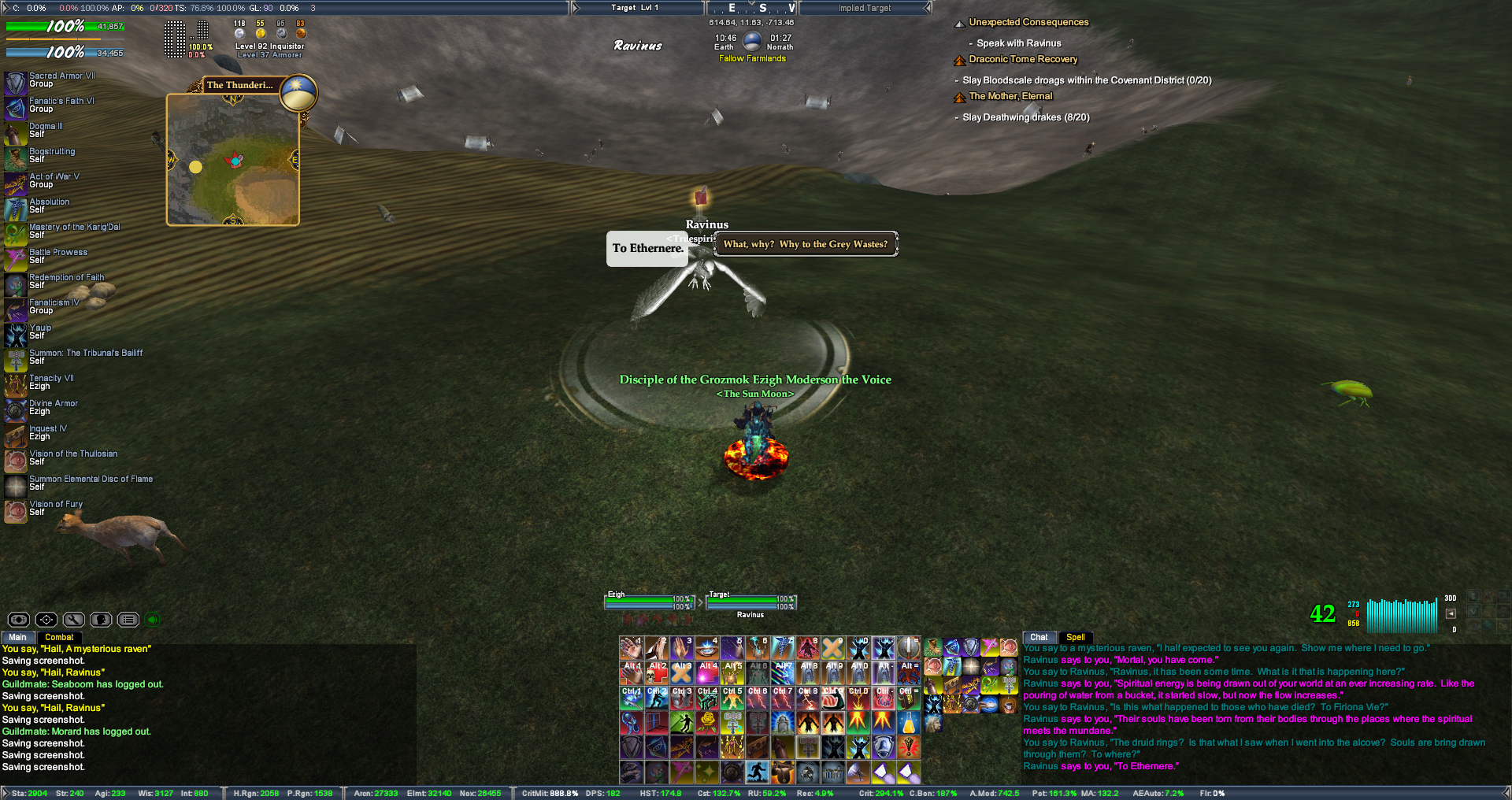Open the Chat tab in the right window
The width and height of the screenshot is (1512, 800).
pos(1039,637)
